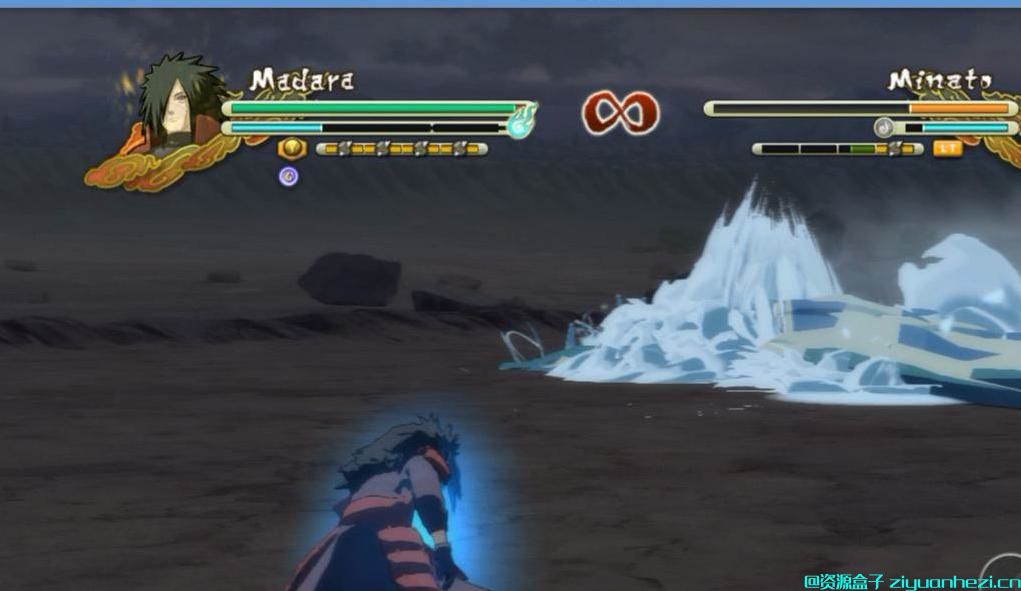Select the grey swirl icon beside Minato's chakra bar

pyautogui.click(x=883, y=127)
